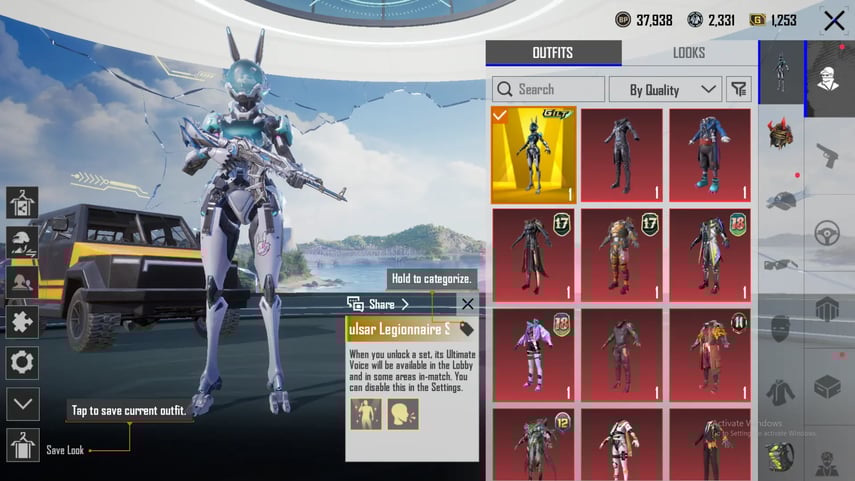This screenshot has height=481, width=855.
Task: Close the outfit info popup
Action: click(x=467, y=304)
